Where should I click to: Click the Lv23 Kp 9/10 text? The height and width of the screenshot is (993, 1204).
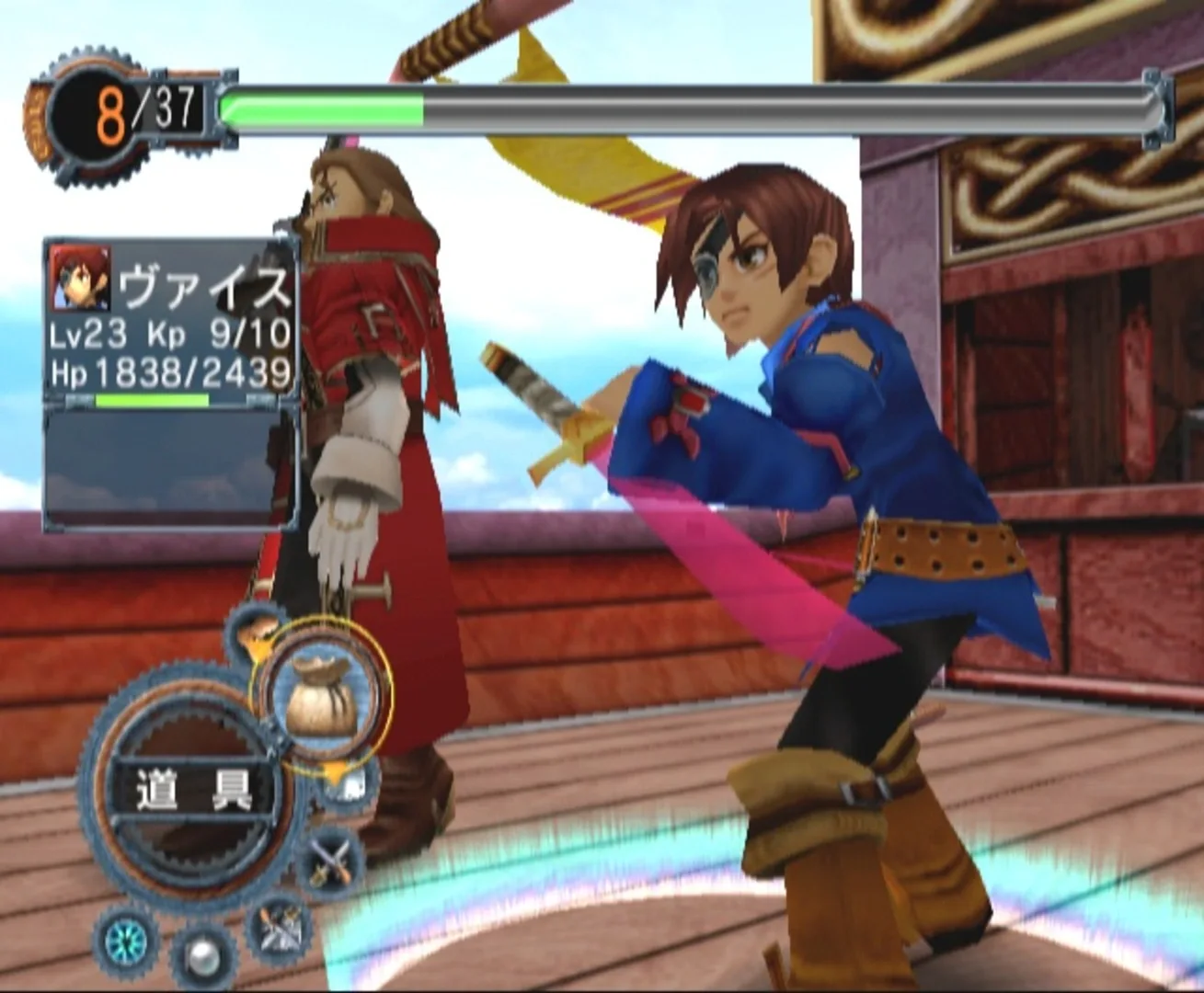click(x=170, y=333)
